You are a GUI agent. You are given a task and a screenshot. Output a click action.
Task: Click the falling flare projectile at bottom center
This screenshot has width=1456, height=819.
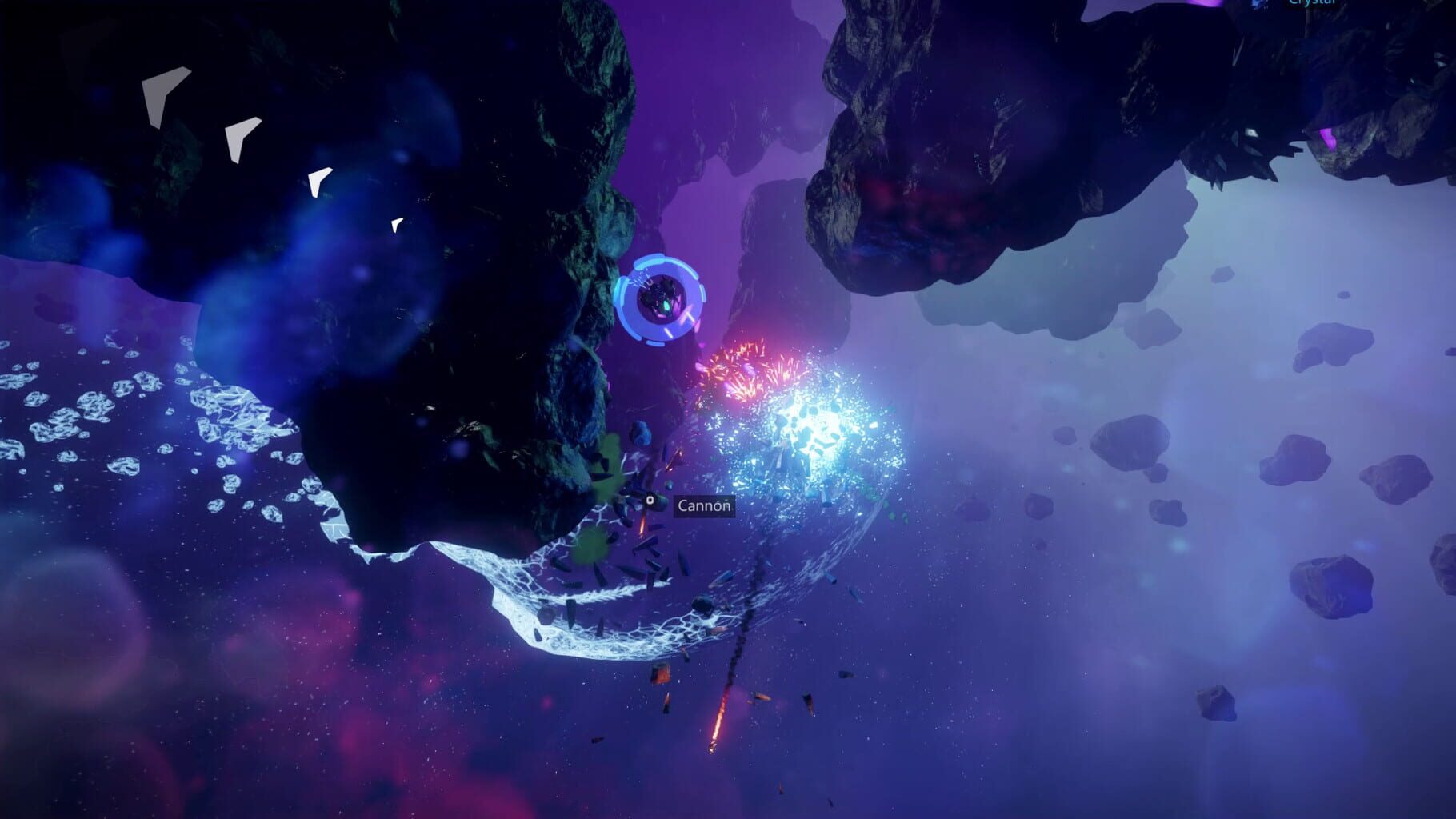click(712, 744)
